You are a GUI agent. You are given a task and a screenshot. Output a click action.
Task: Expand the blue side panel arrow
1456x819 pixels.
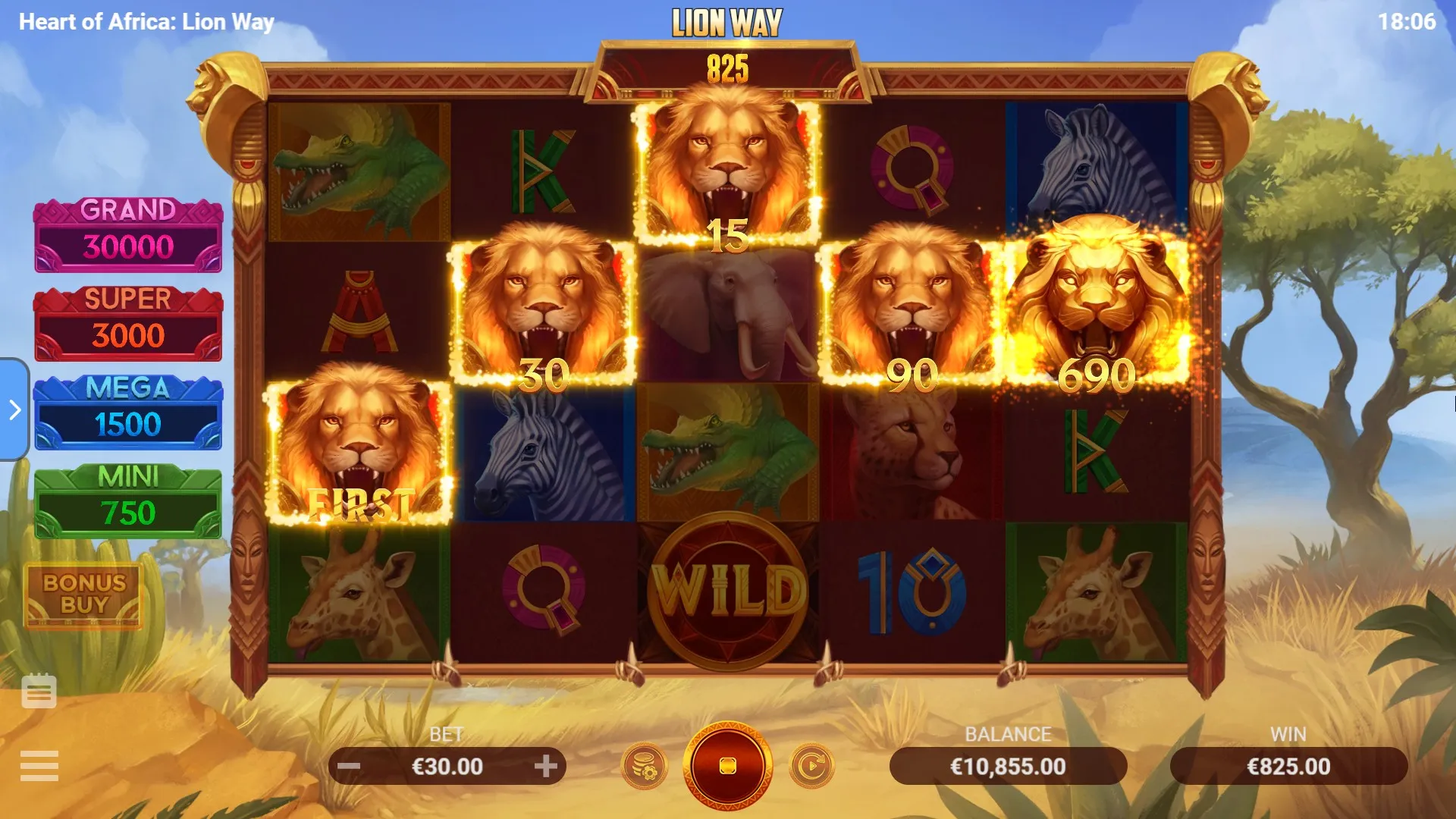click(x=14, y=409)
